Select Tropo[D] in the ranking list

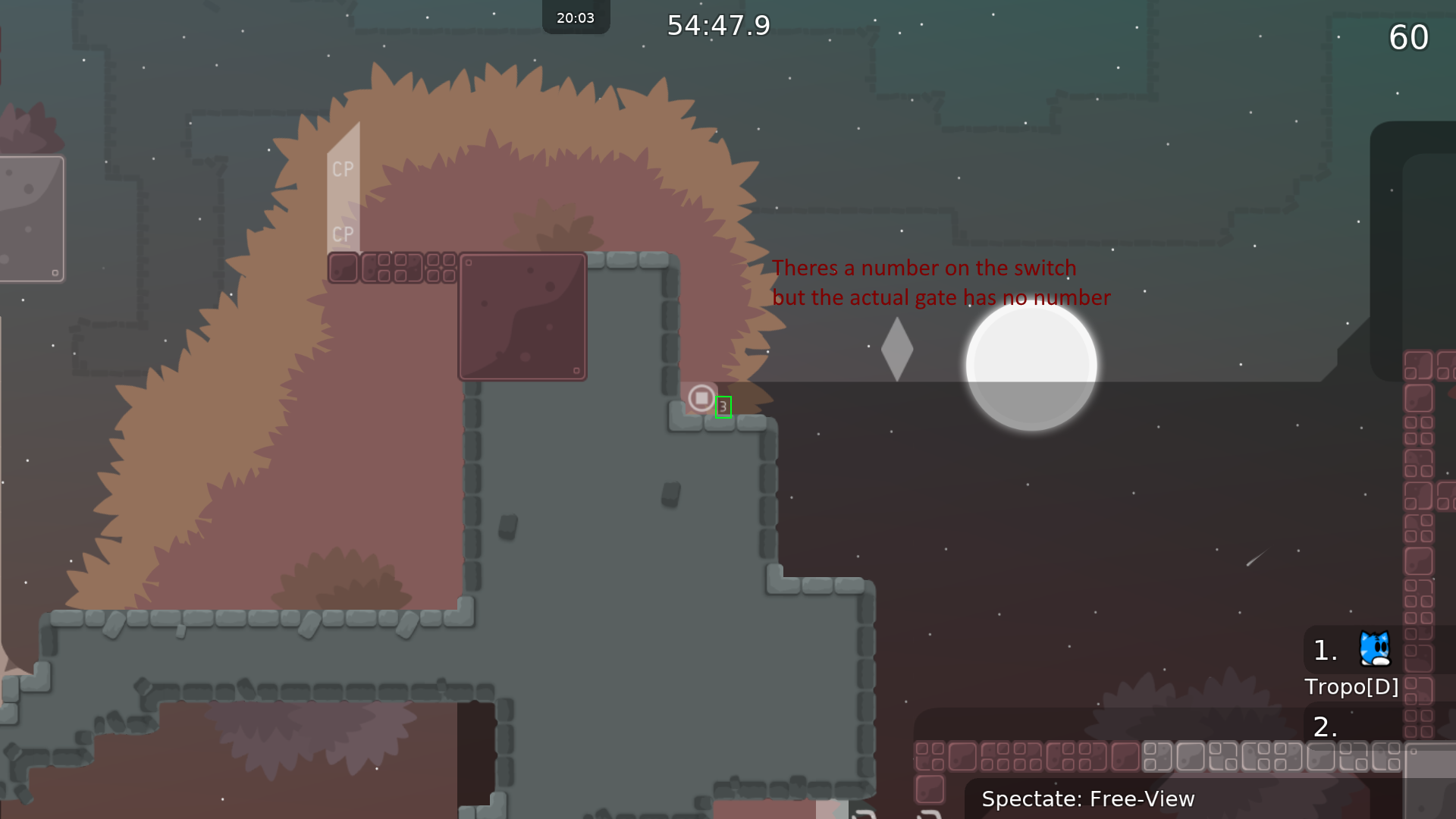pos(1351,686)
